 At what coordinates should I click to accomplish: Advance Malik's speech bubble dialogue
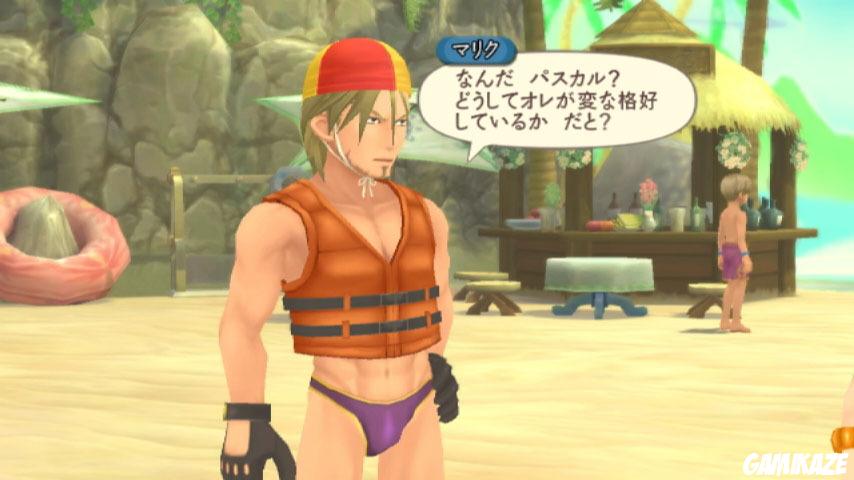[555, 101]
